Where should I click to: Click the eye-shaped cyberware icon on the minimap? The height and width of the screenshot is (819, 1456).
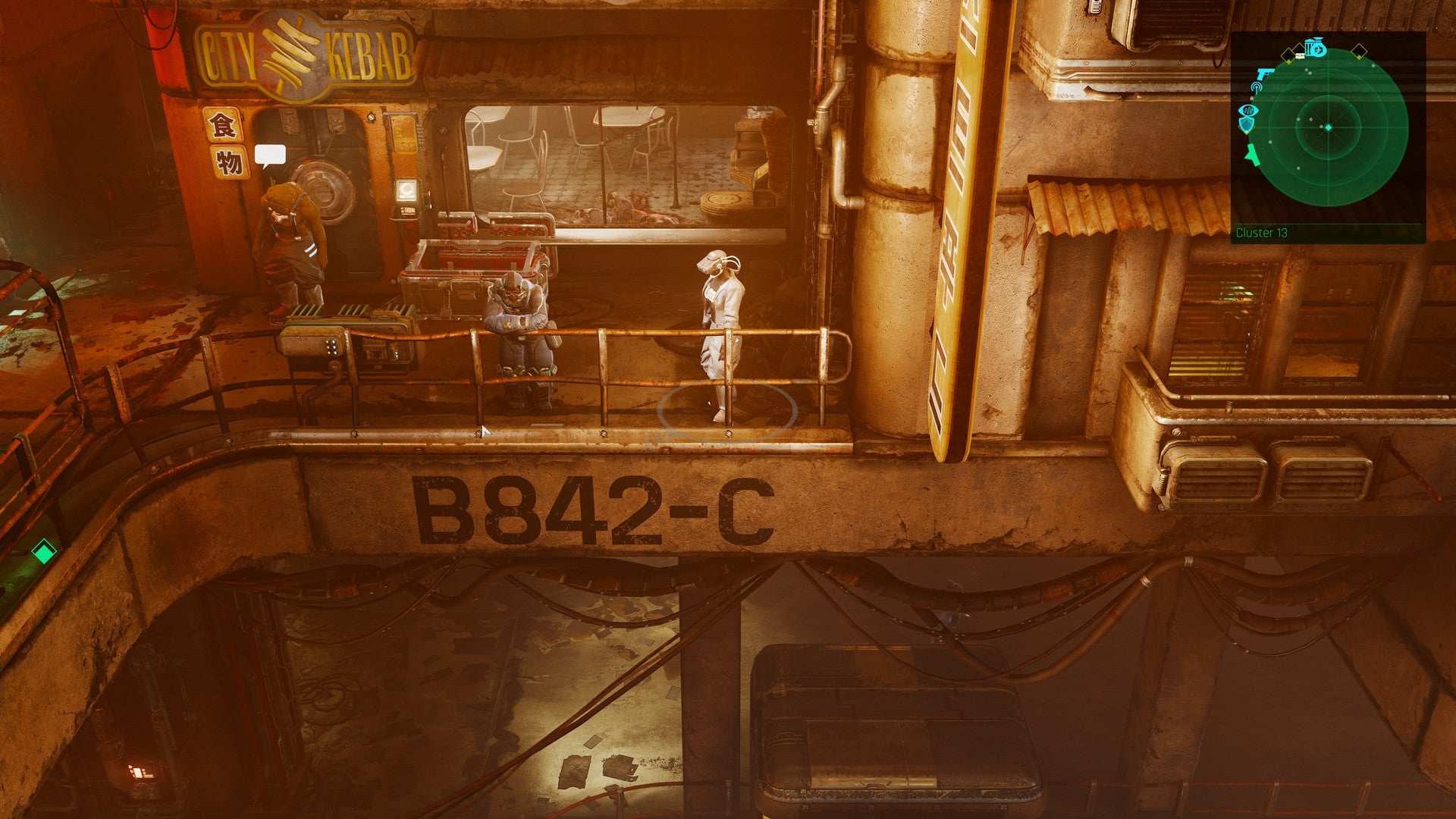(1247, 111)
